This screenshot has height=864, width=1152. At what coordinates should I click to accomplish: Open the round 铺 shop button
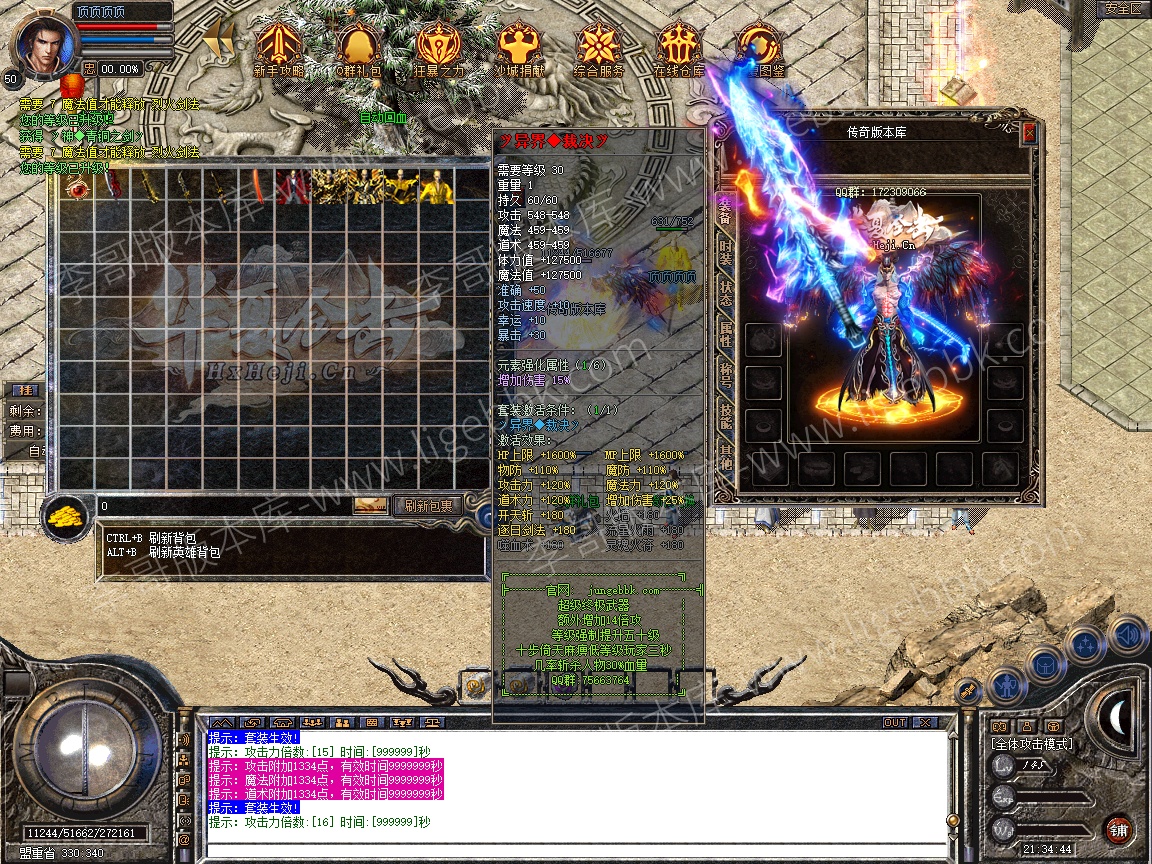[1118, 829]
